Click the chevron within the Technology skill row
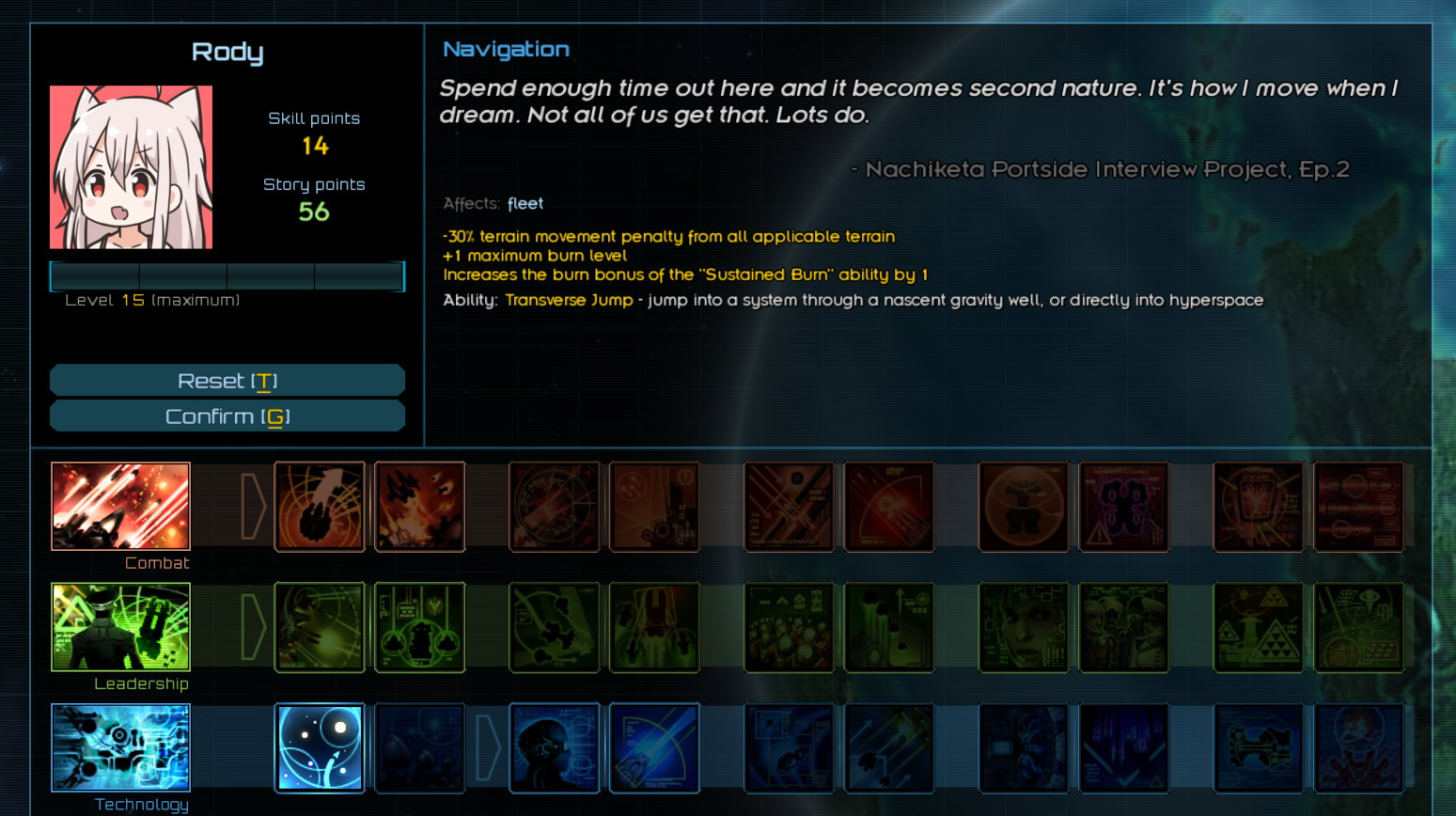 click(x=486, y=747)
